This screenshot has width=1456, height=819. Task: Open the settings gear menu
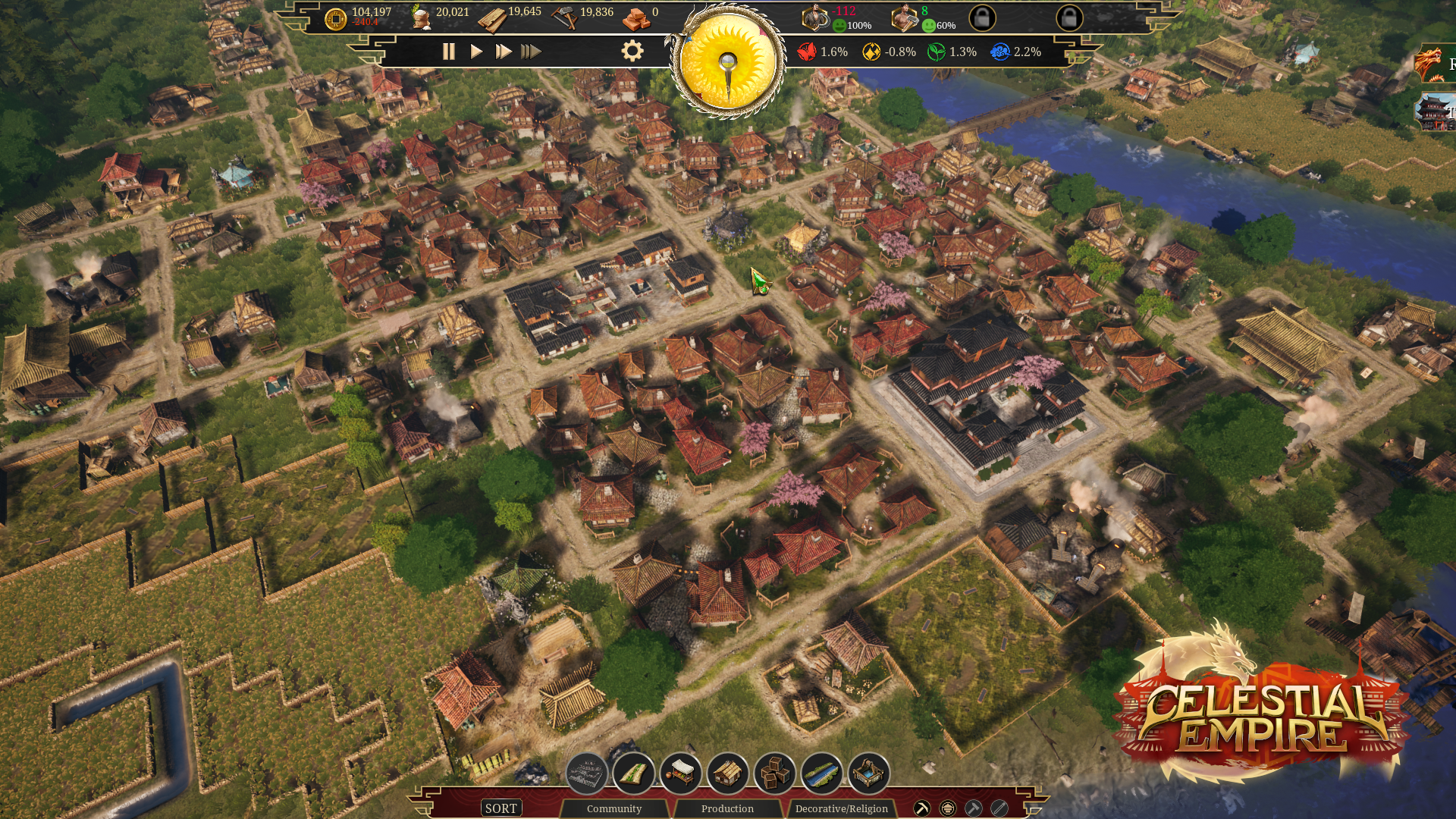pos(632,51)
